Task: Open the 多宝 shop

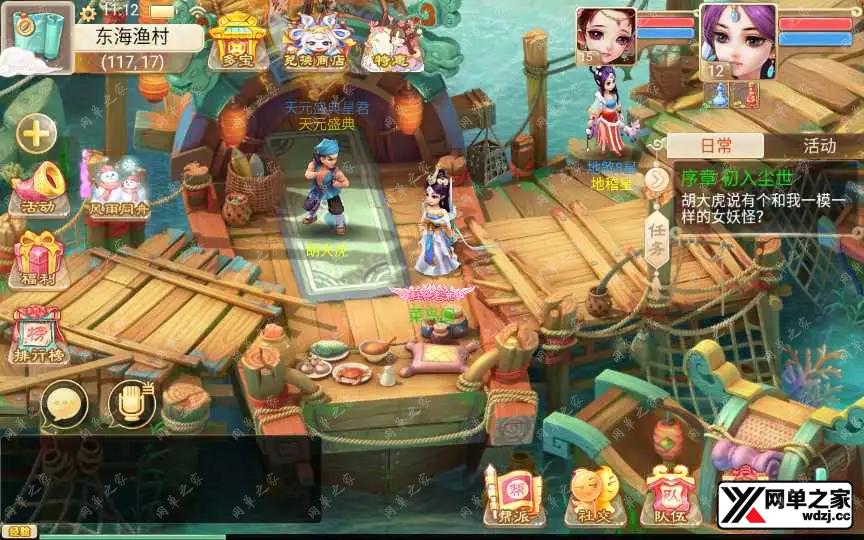Action: tap(237, 40)
